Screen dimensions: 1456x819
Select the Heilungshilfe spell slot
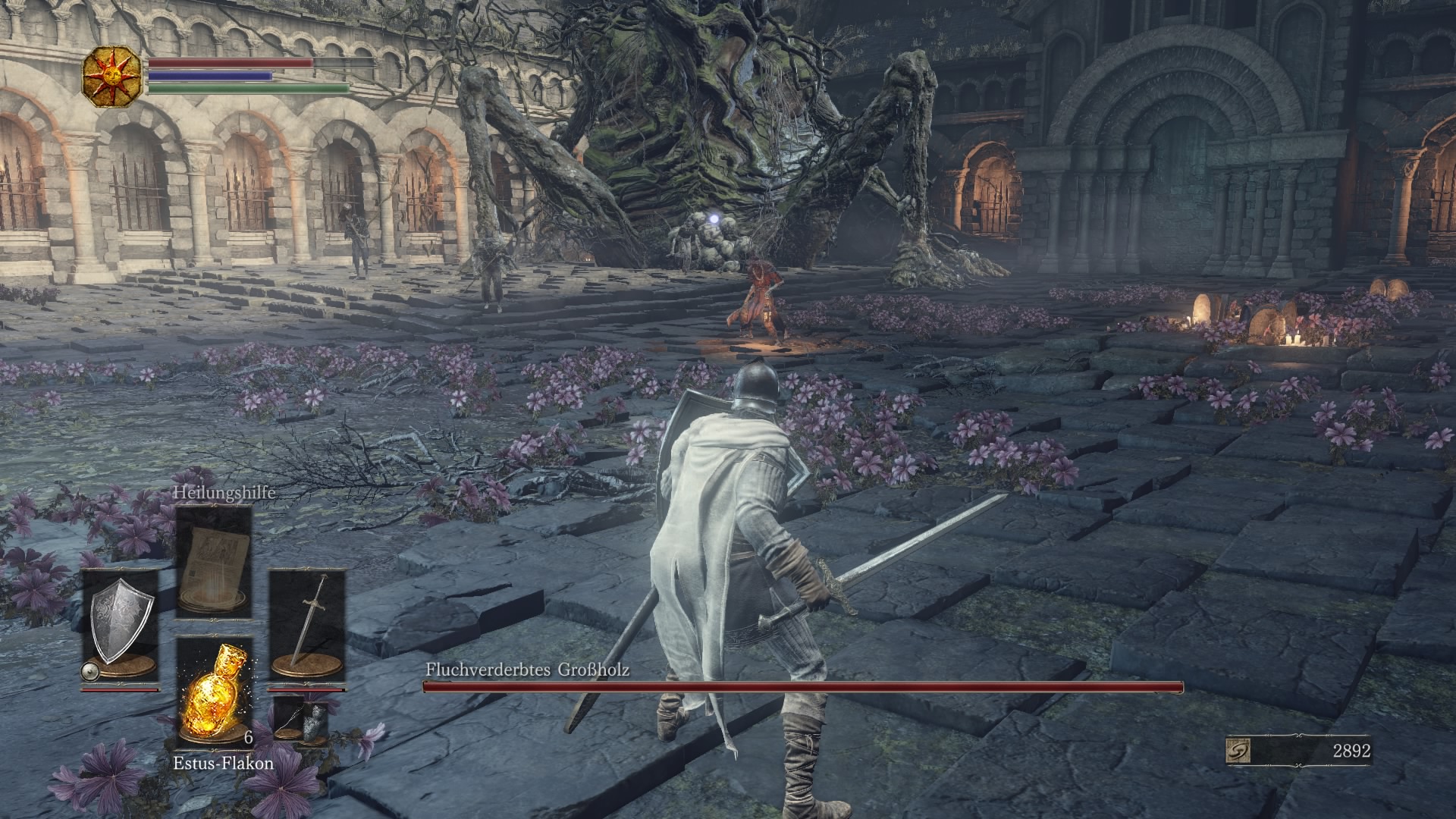214,561
